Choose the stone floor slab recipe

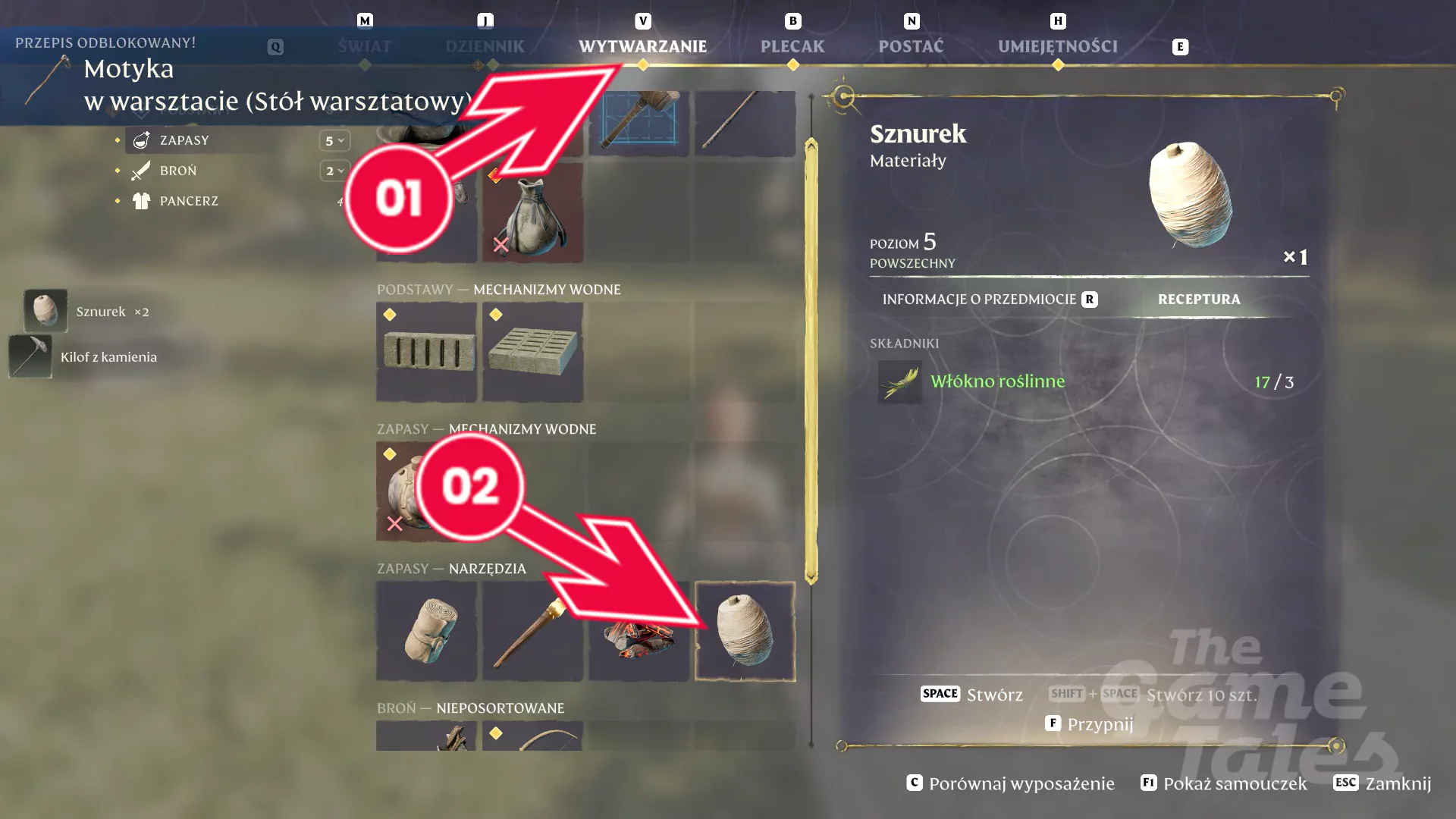[x=532, y=352]
